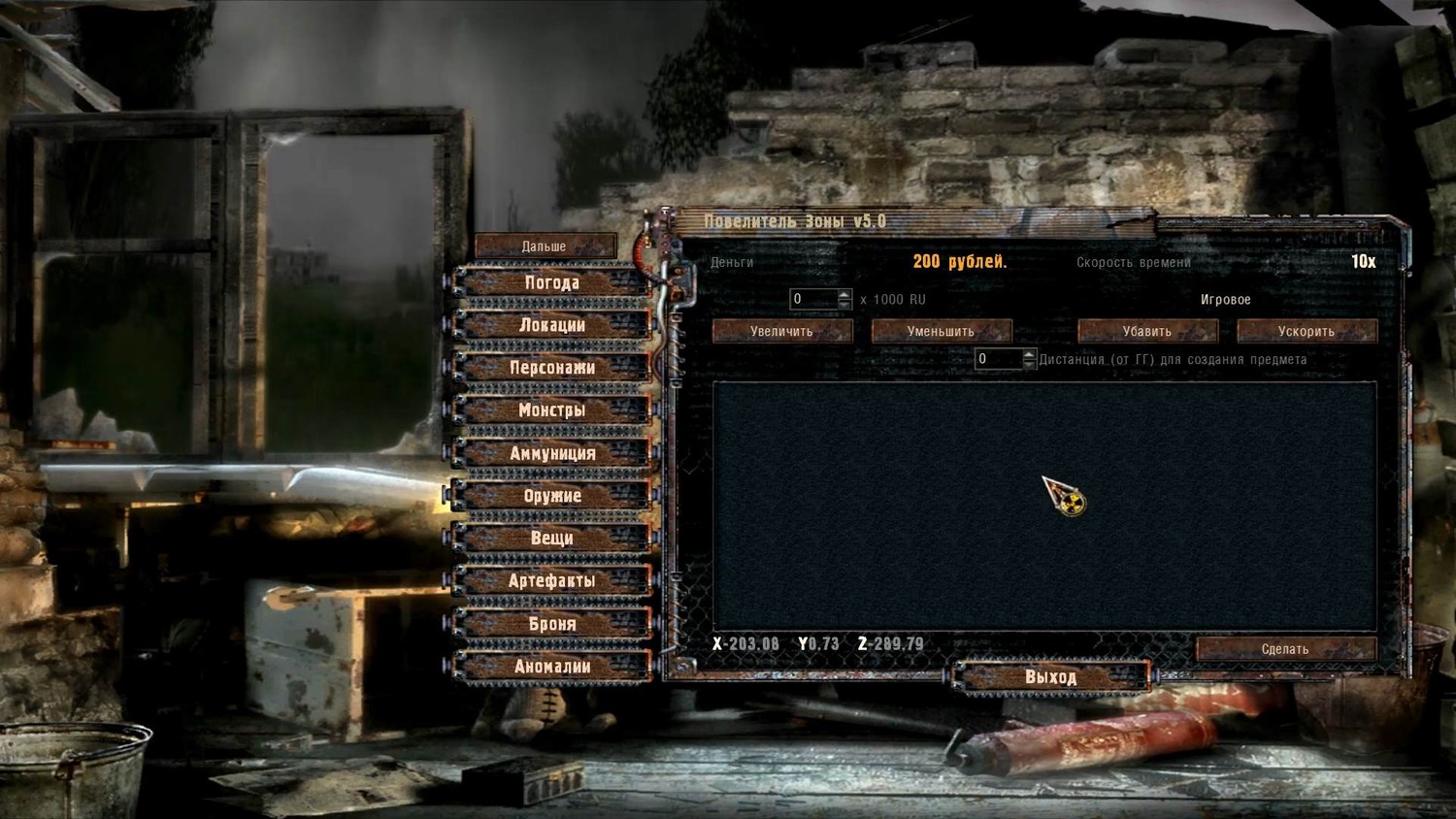Screen dimensions: 1456x819
Task: Click the Дальше button
Action: (545, 246)
